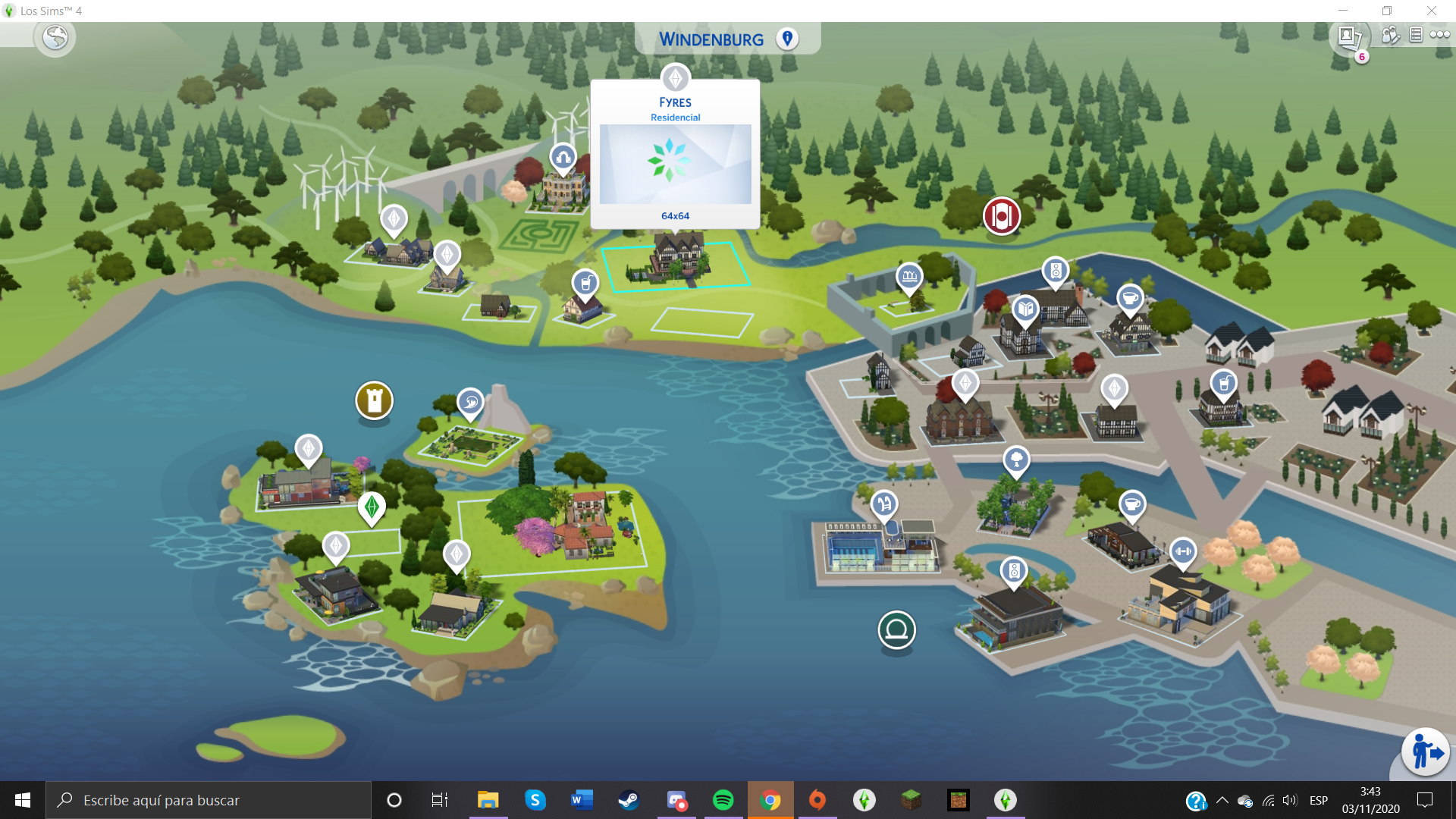The height and width of the screenshot is (819, 1456).
Task: Open the Gallery photos icon
Action: 1348,36
